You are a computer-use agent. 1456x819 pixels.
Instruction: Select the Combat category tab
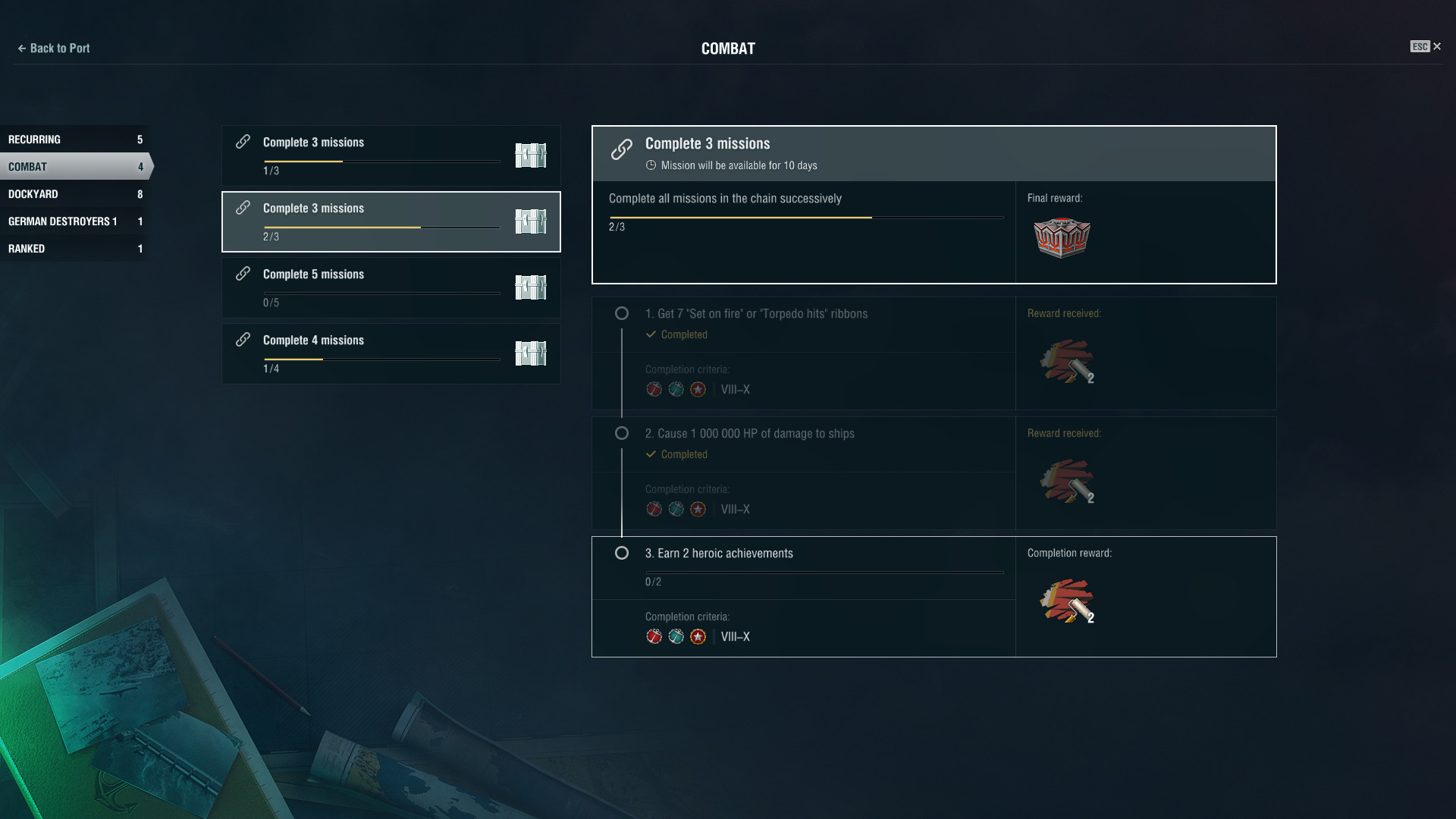point(74,167)
